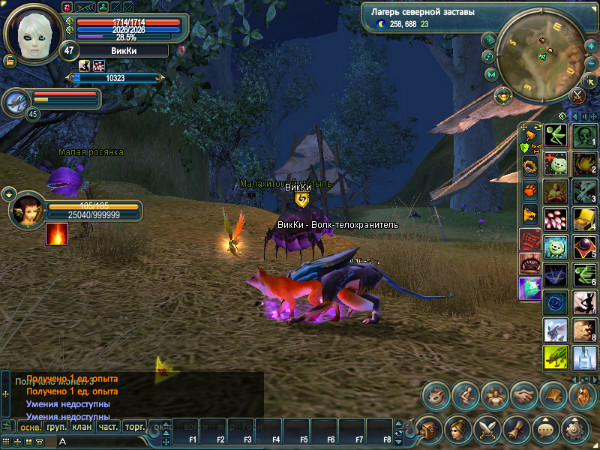Switch to the 'осн.' chat tab
This screenshot has height=450, width=600.
click(x=31, y=426)
